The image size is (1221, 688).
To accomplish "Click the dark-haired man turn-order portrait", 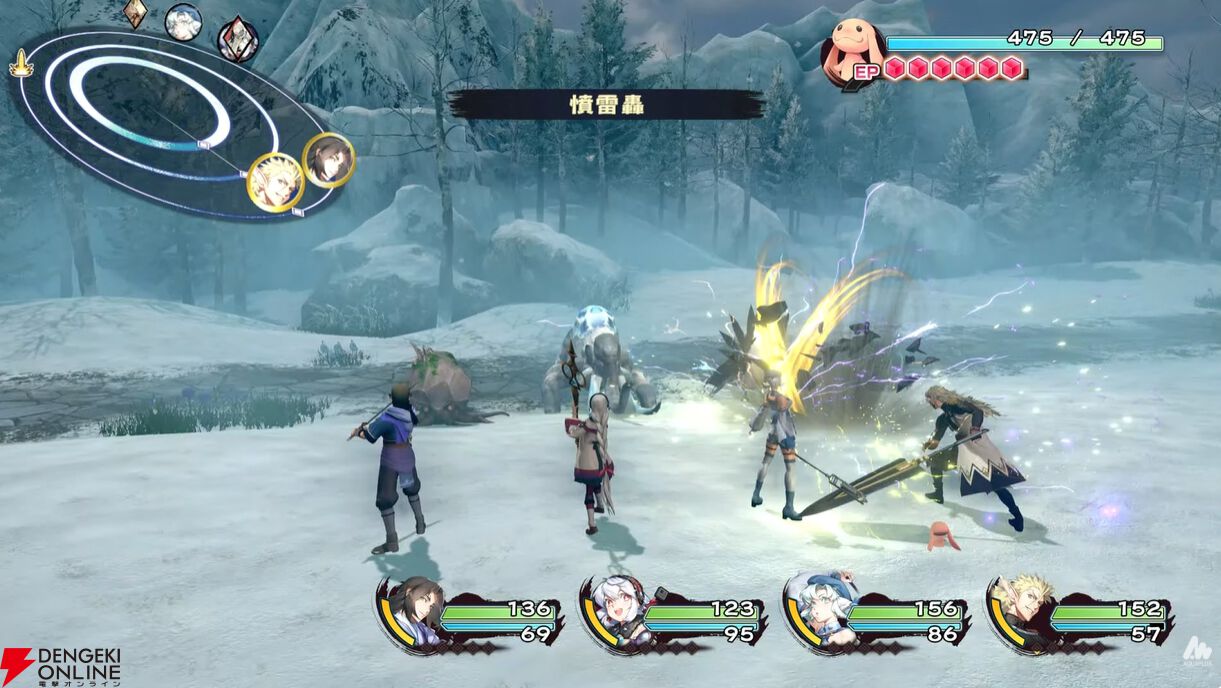I will (x=328, y=160).
